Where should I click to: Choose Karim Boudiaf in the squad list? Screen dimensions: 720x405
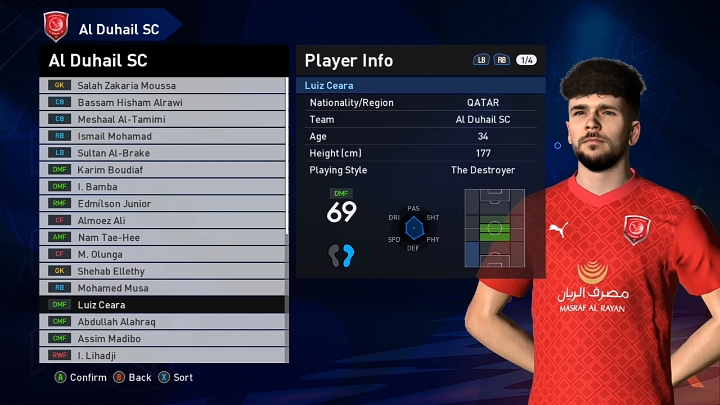click(x=160, y=170)
